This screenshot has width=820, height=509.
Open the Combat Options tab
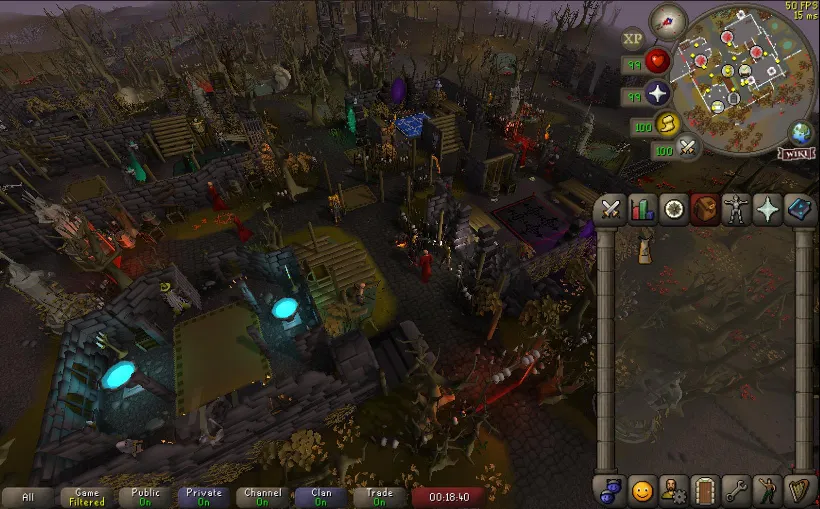(x=612, y=210)
